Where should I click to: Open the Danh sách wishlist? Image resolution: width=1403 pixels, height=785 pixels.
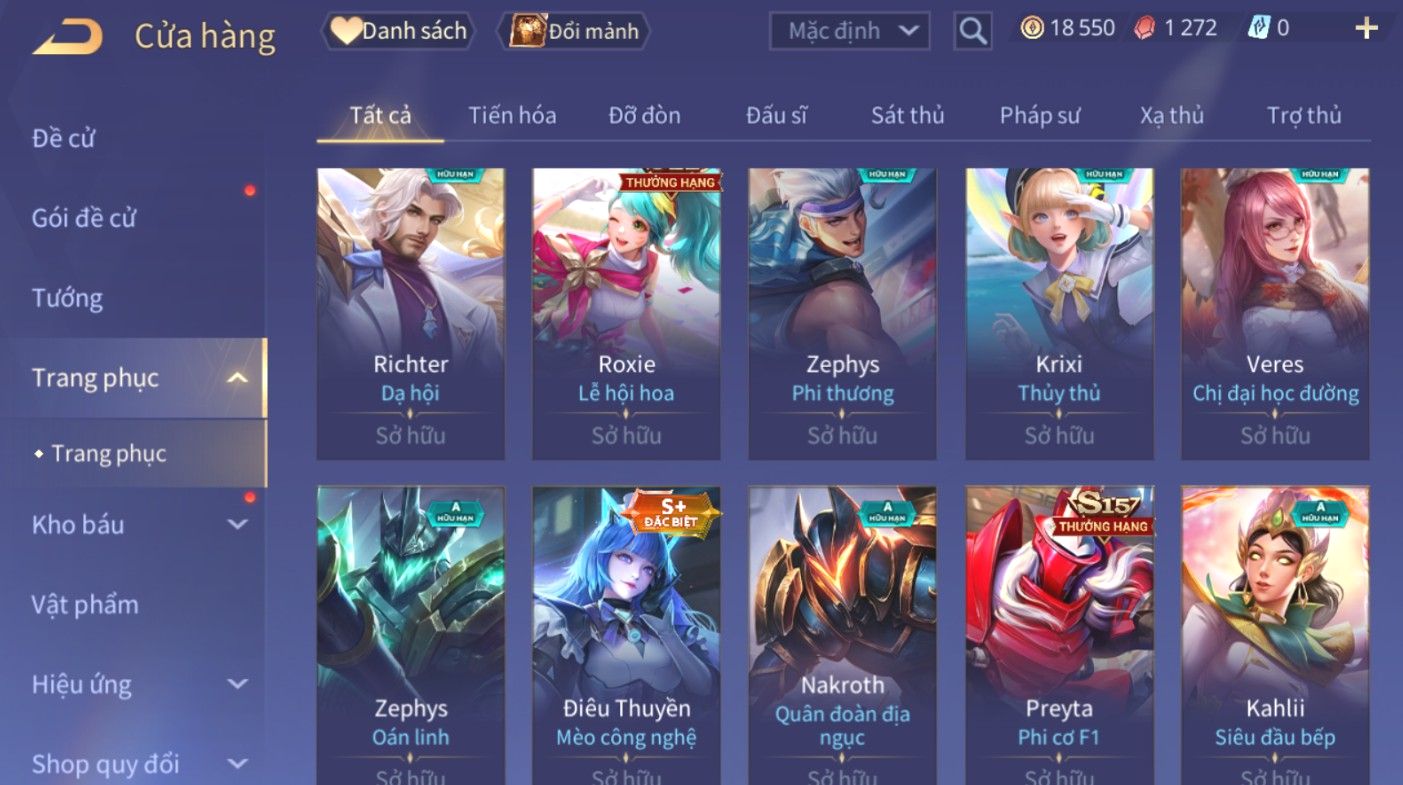tap(398, 31)
